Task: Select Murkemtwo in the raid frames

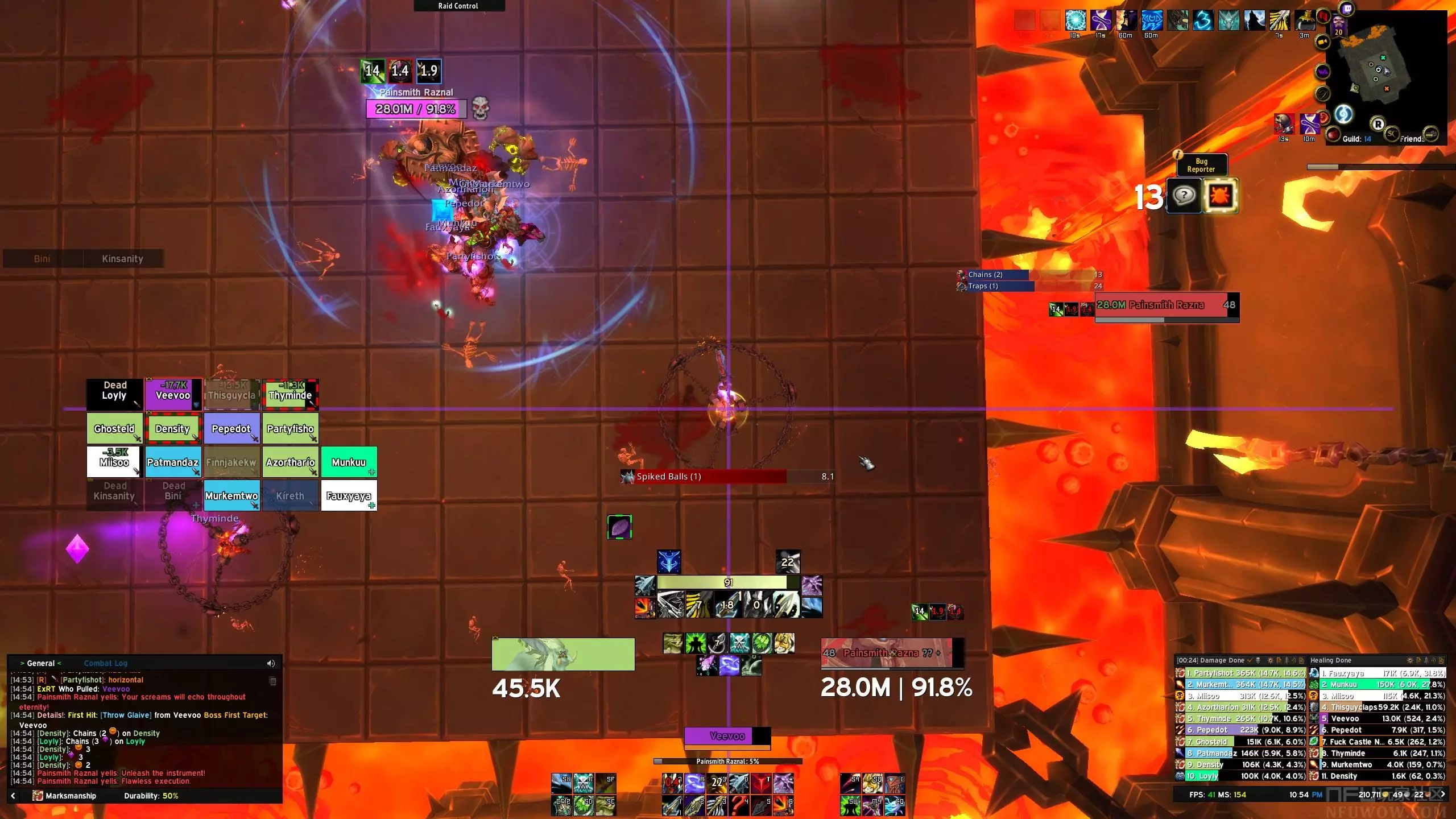Action: (x=231, y=495)
